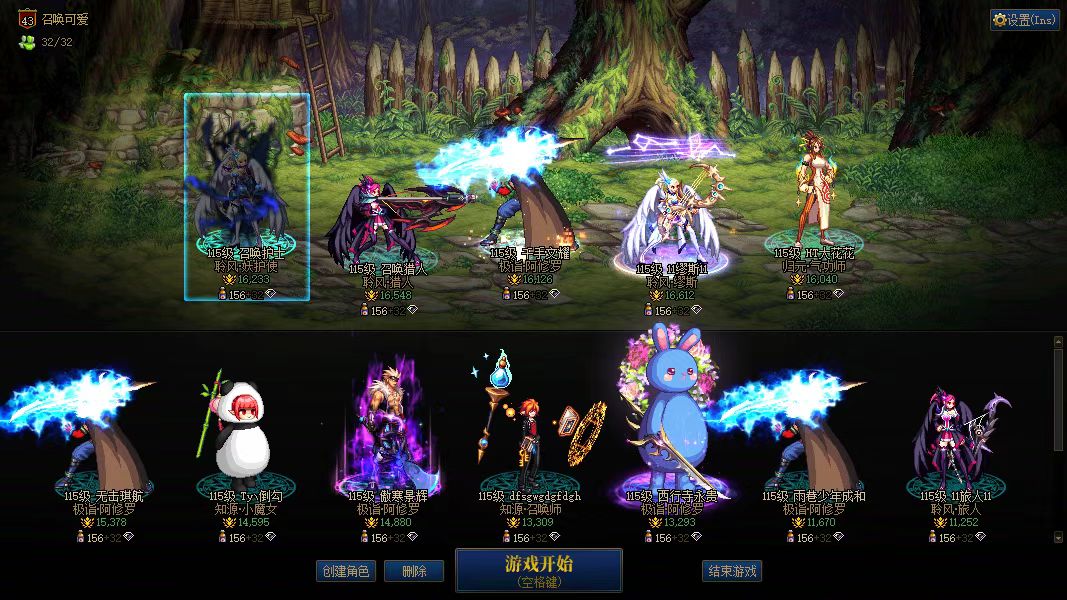End the game via 结束游戏
The image size is (1067, 600).
(732, 571)
